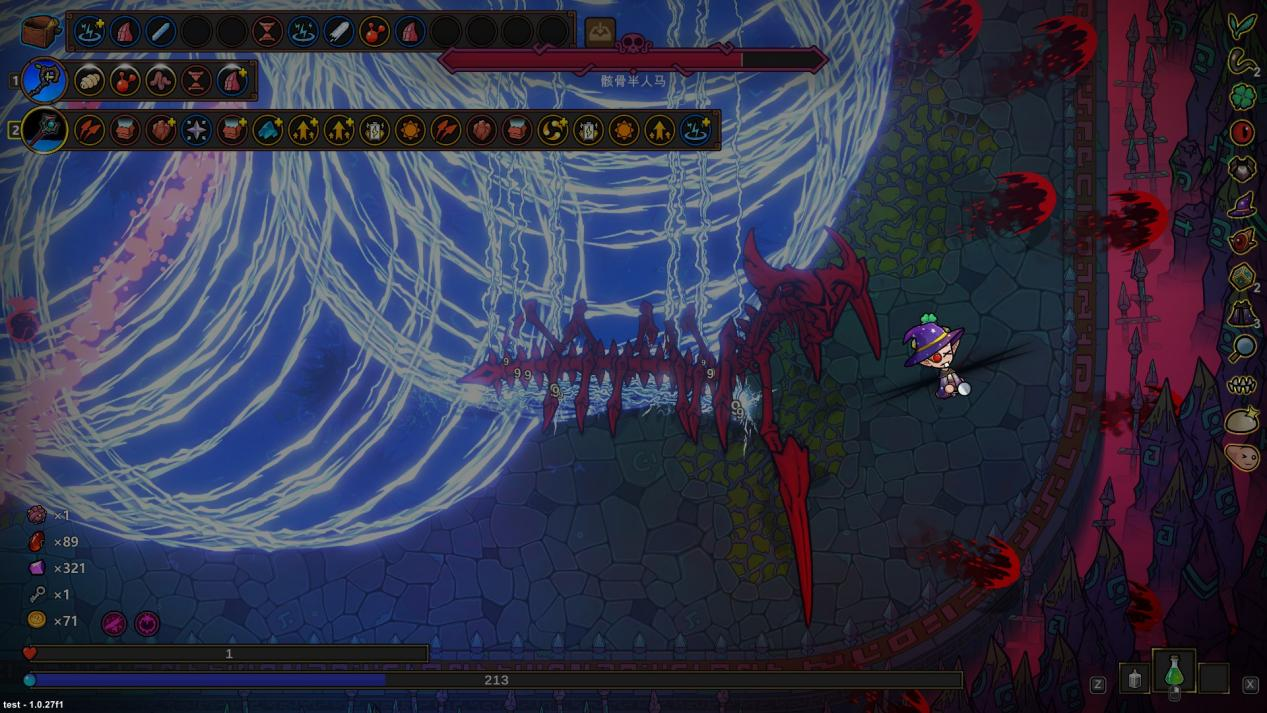1267x713 pixels.
Task: Select the dark staff in wand slot 2
Action: (x=44, y=130)
